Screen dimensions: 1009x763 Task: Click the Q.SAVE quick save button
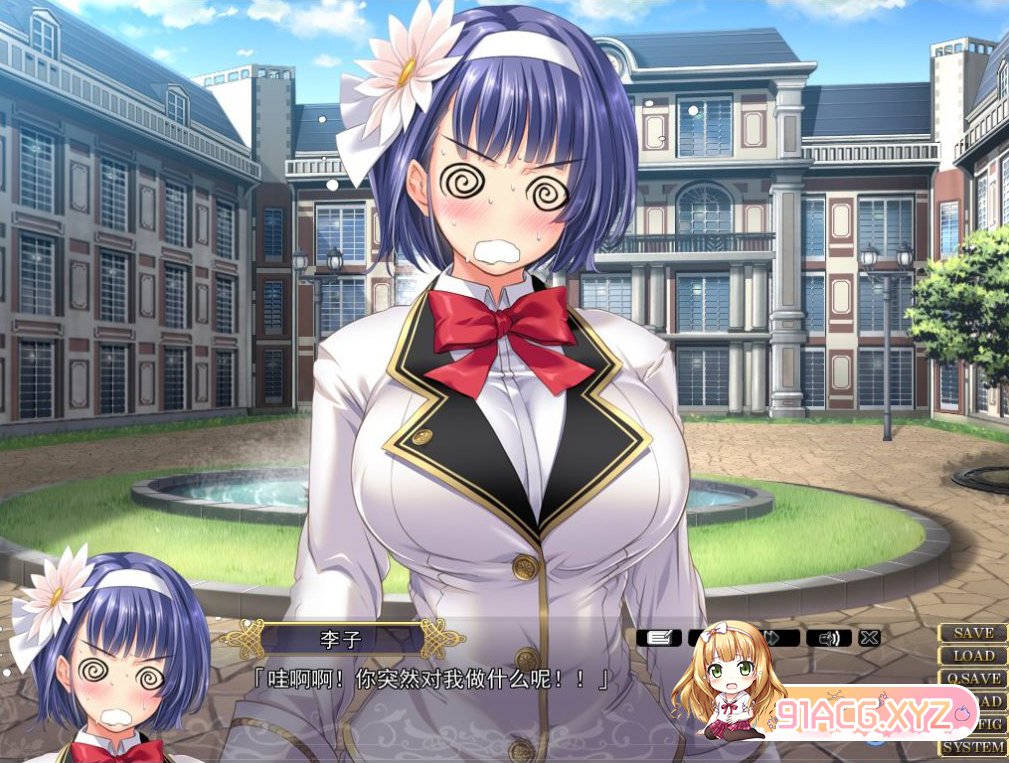[973, 678]
